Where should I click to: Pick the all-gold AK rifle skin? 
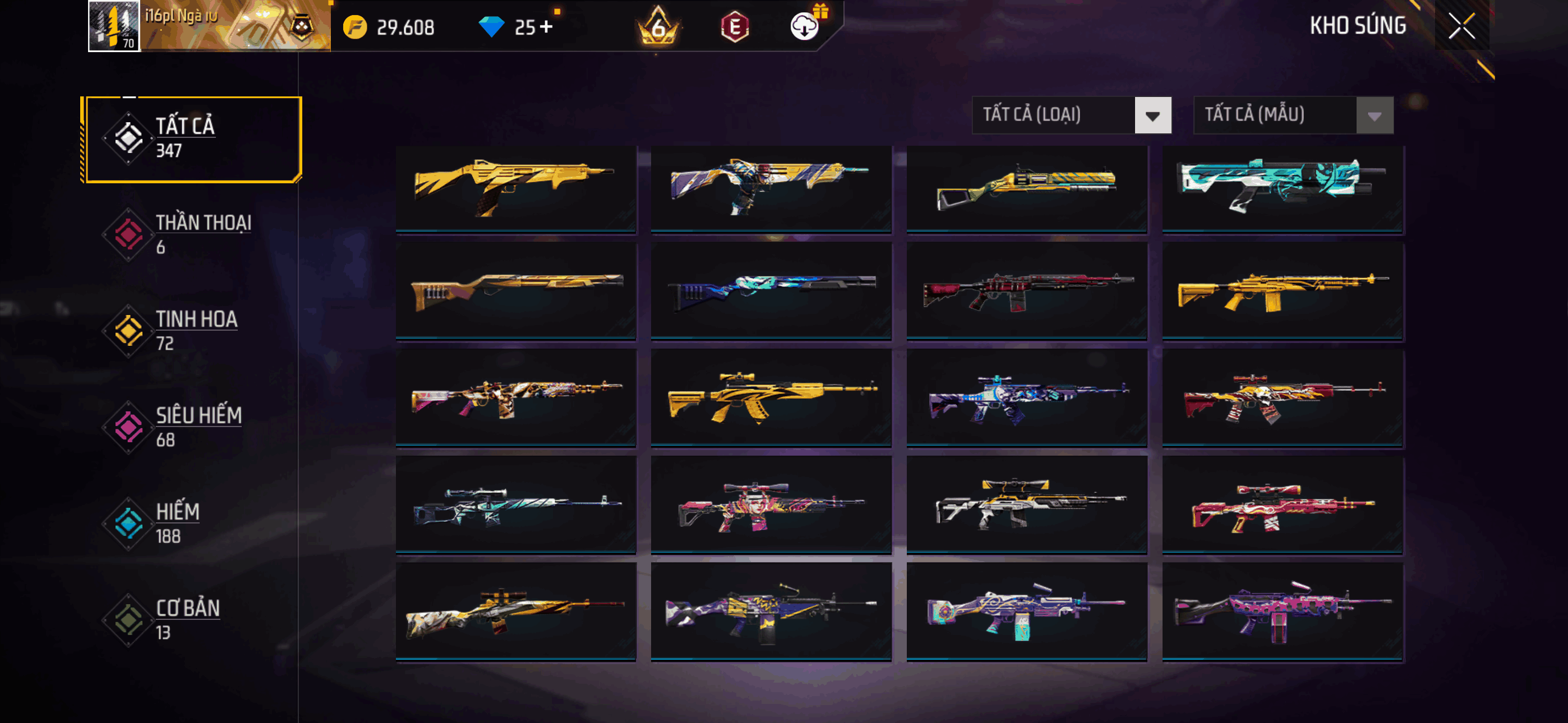pyautogui.click(x=771, y=396)
